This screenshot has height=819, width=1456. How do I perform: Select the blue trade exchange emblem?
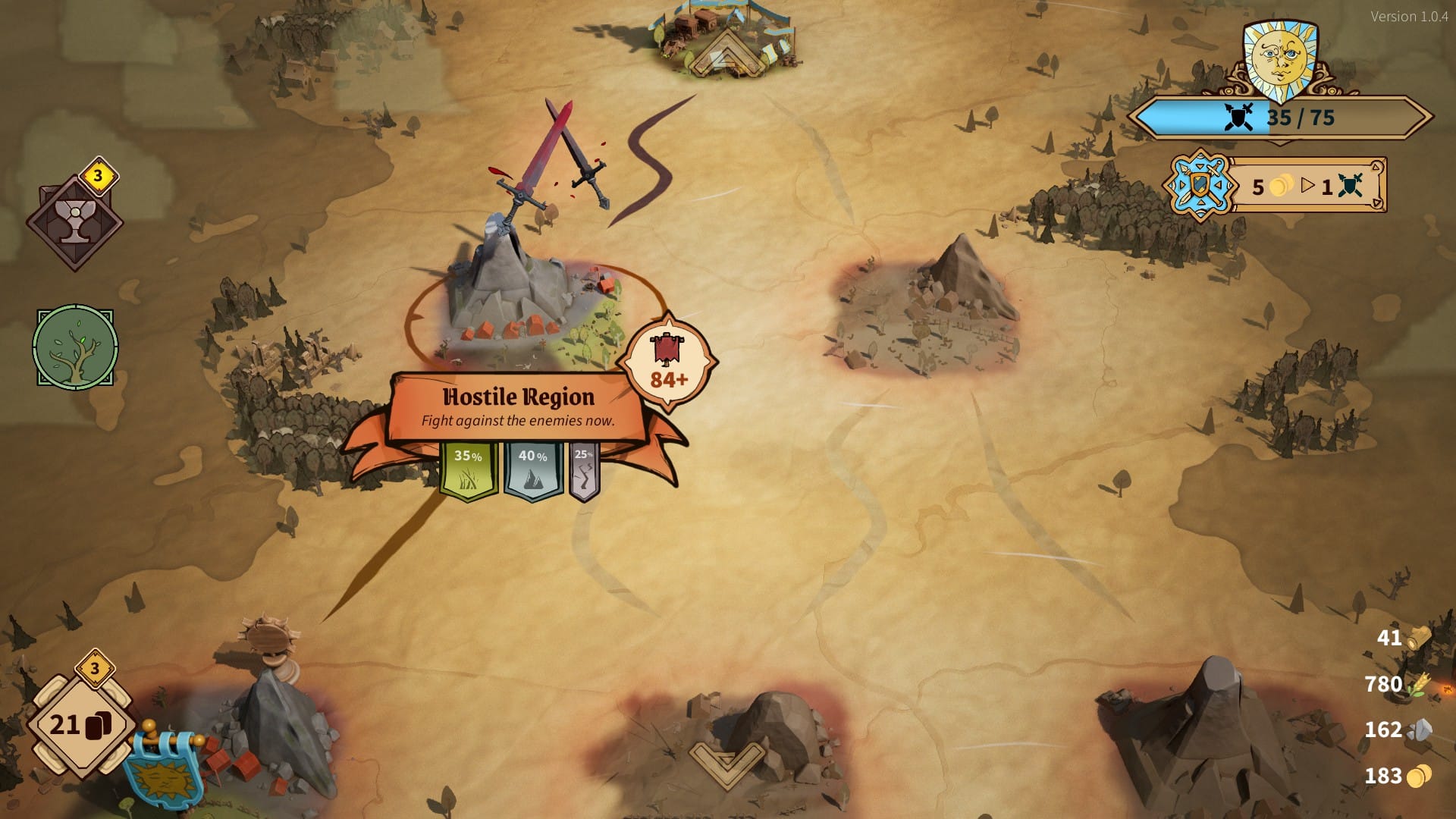pos(1200,186)
